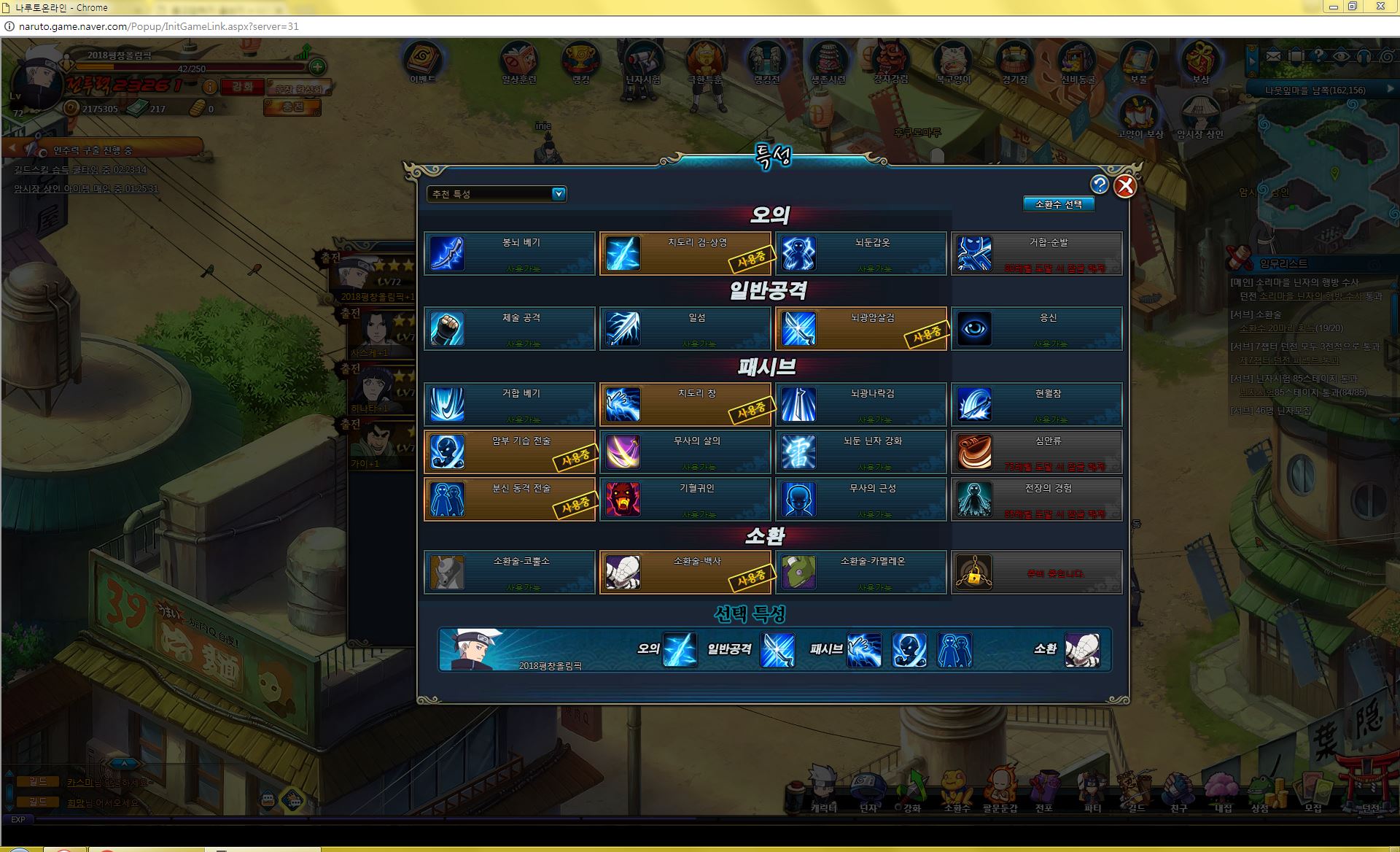Viewport: 1400px width, 852px height.
Task: Open the 추천 특성 dropdown
Action: click(x=559, y=194)
